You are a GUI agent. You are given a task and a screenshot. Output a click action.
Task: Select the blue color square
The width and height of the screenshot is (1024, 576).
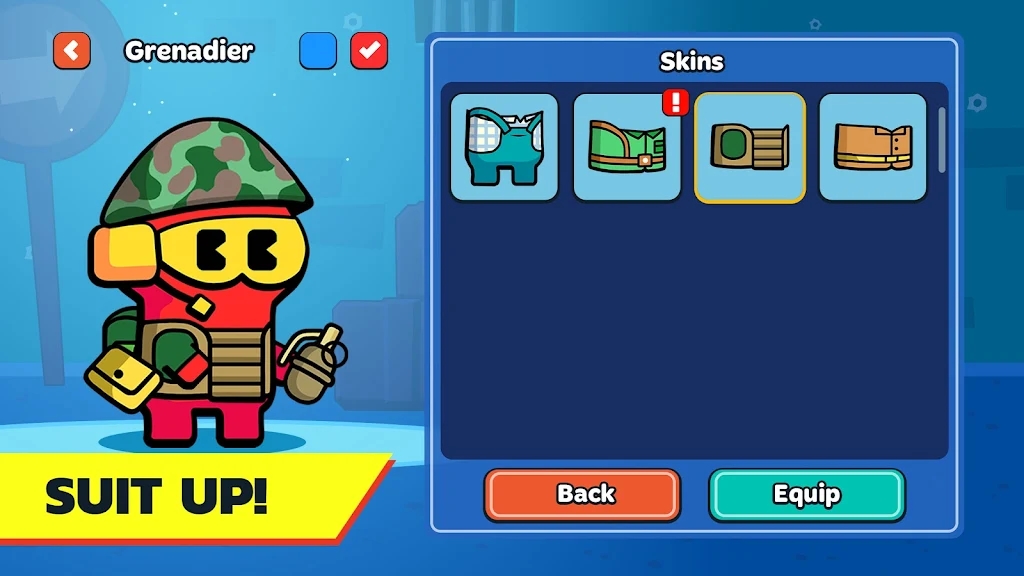click(318, 51)
